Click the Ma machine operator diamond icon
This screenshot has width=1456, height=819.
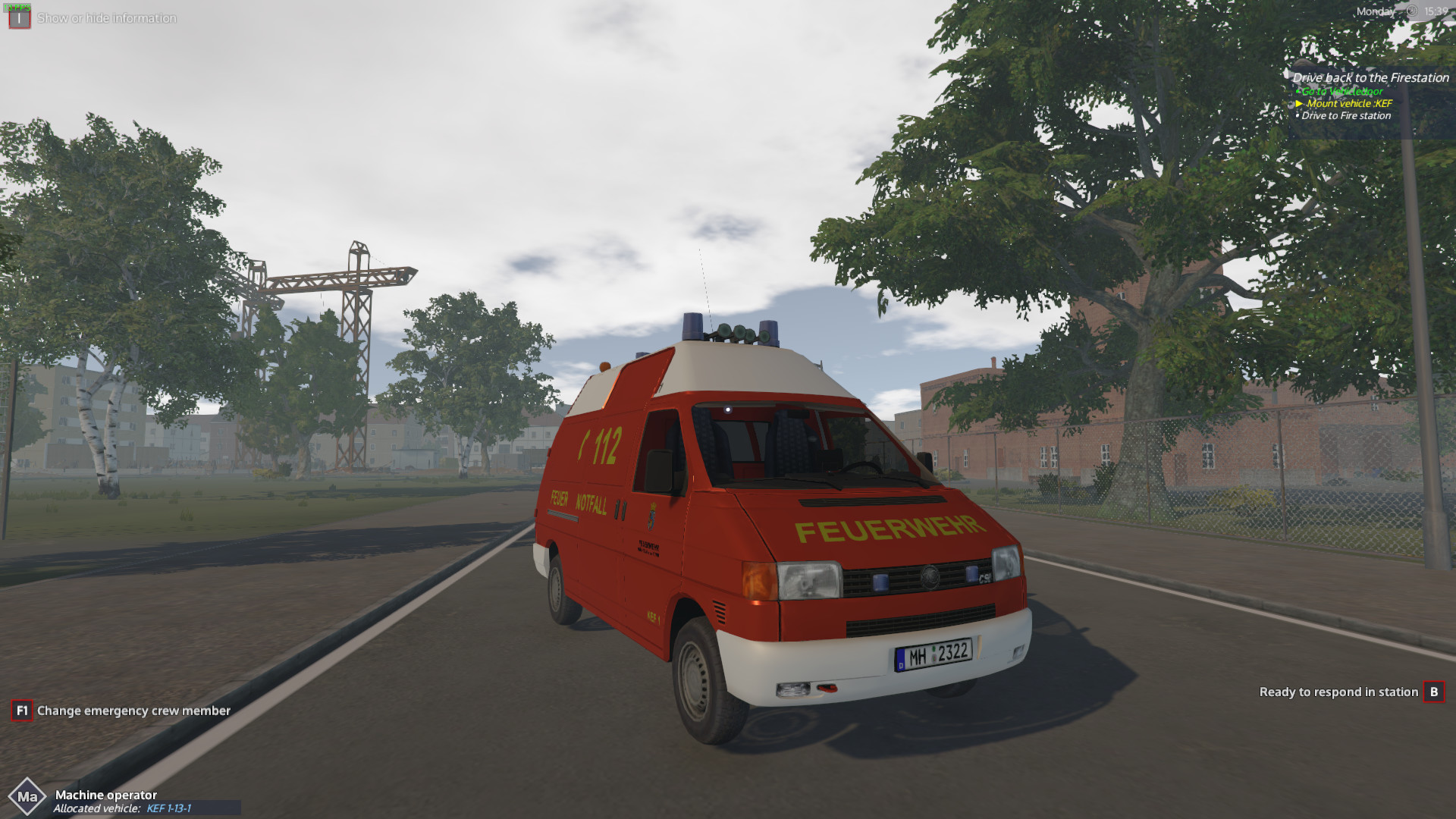point(29,796)
